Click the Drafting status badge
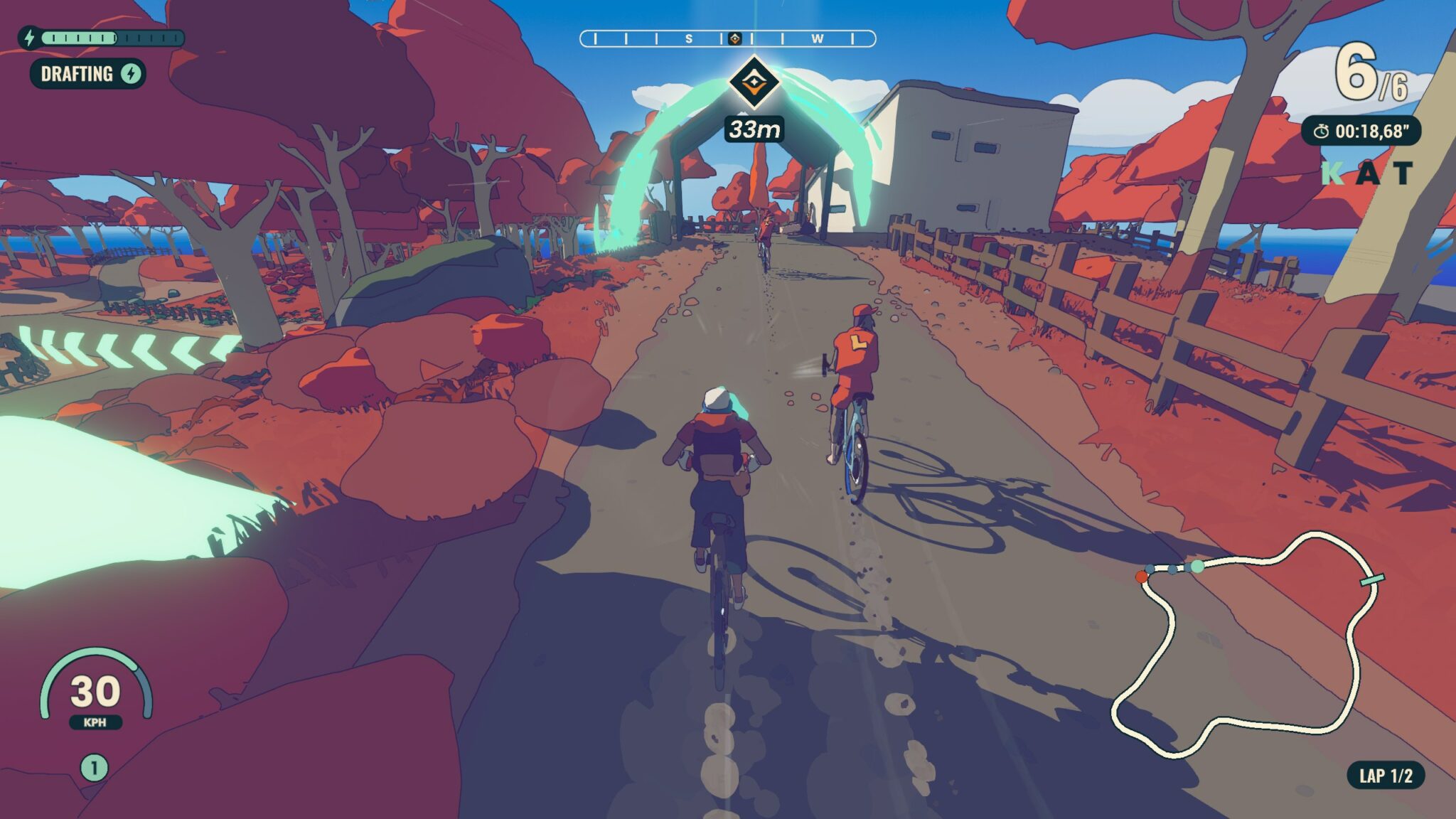This screenshot has width=1456, height=819. pyautogui.click(x=87, y=74)
